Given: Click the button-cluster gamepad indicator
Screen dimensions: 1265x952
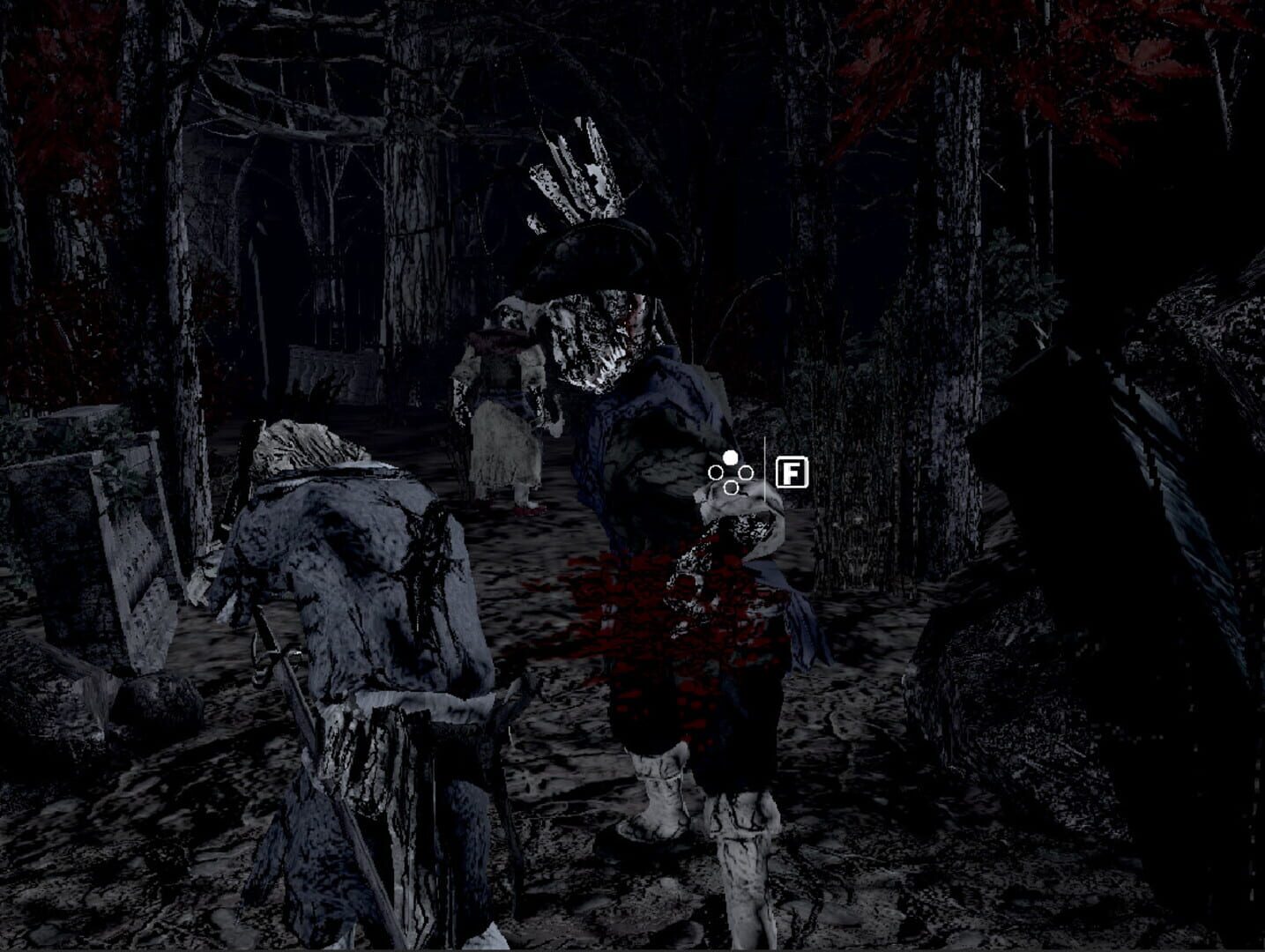Looking at the screenshot, I should (731, 473).
